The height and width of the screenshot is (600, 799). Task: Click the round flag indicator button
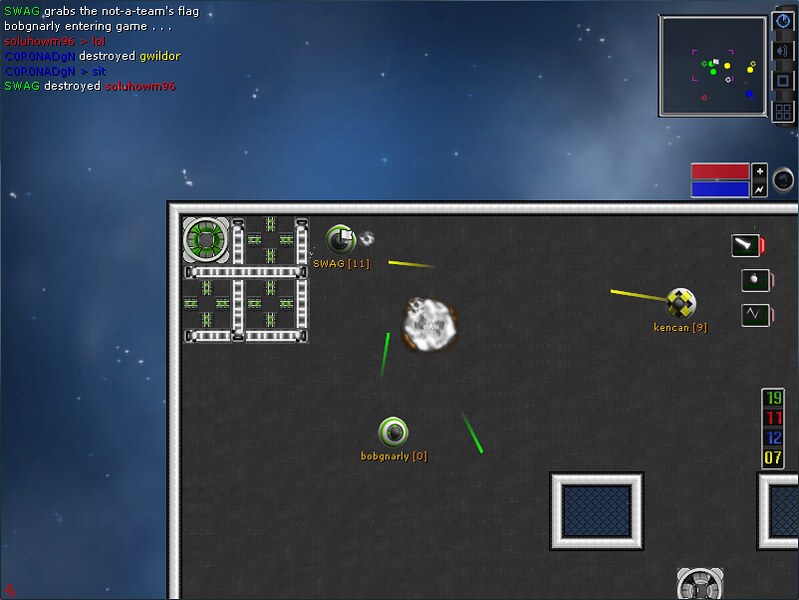coord(784,179)
